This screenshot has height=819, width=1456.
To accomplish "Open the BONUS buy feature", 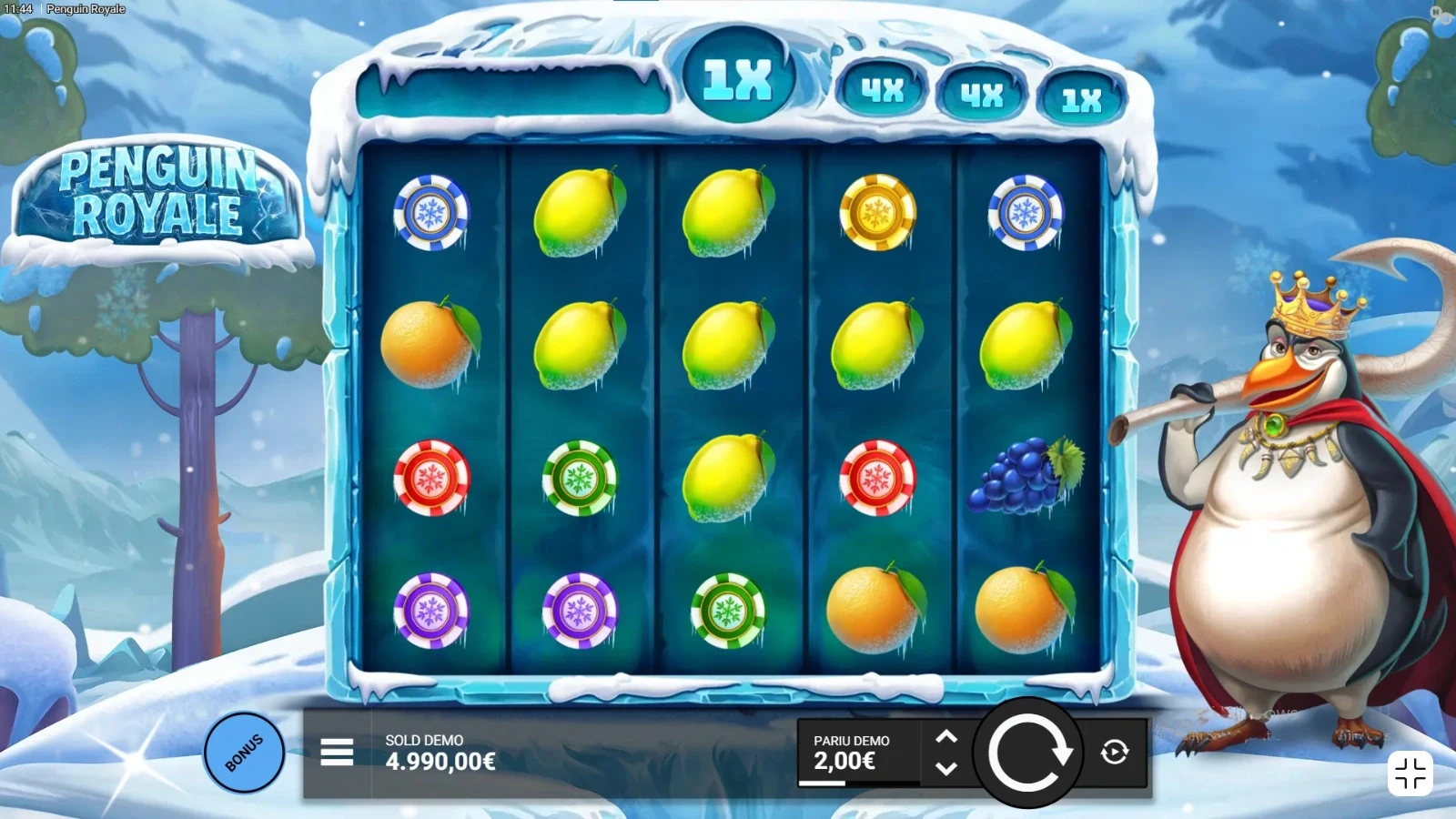I will click(244, 753).
